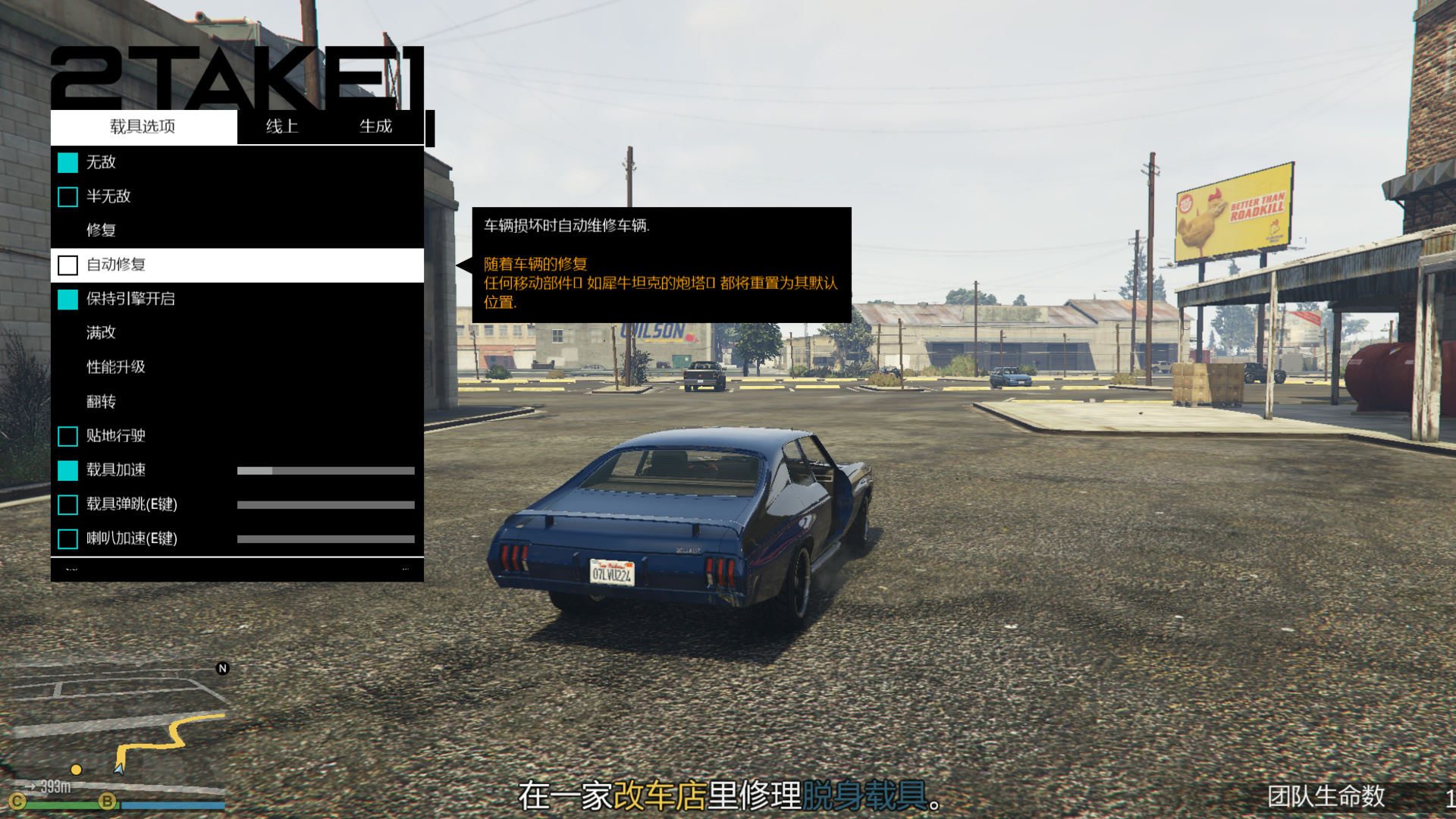1456x819 pixels.
Task: Toggle the 无敌 checkbox off
Action: click(x=68, y=162)
